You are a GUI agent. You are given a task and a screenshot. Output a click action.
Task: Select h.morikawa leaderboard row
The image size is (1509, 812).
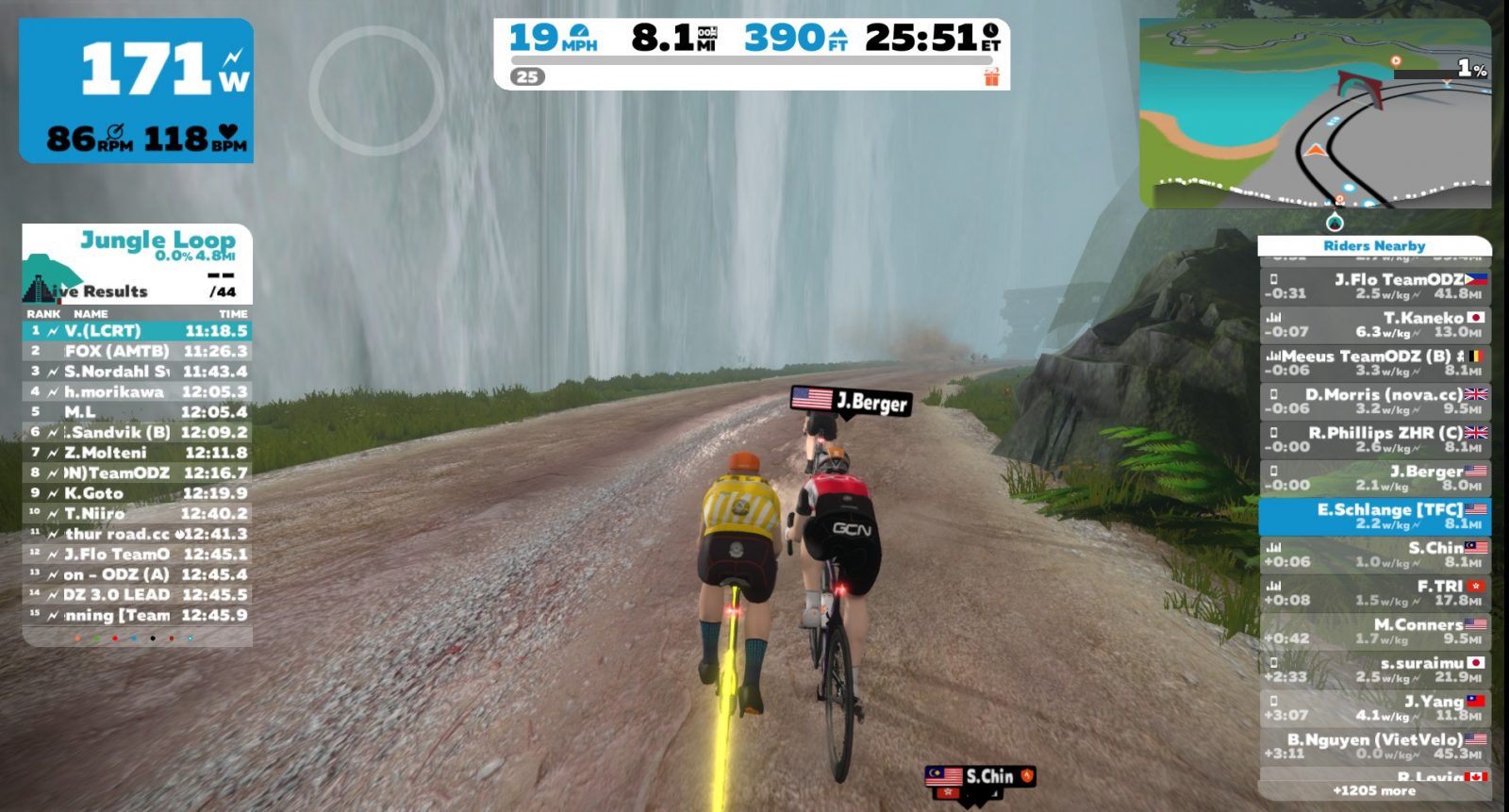[x=137, y=391]
